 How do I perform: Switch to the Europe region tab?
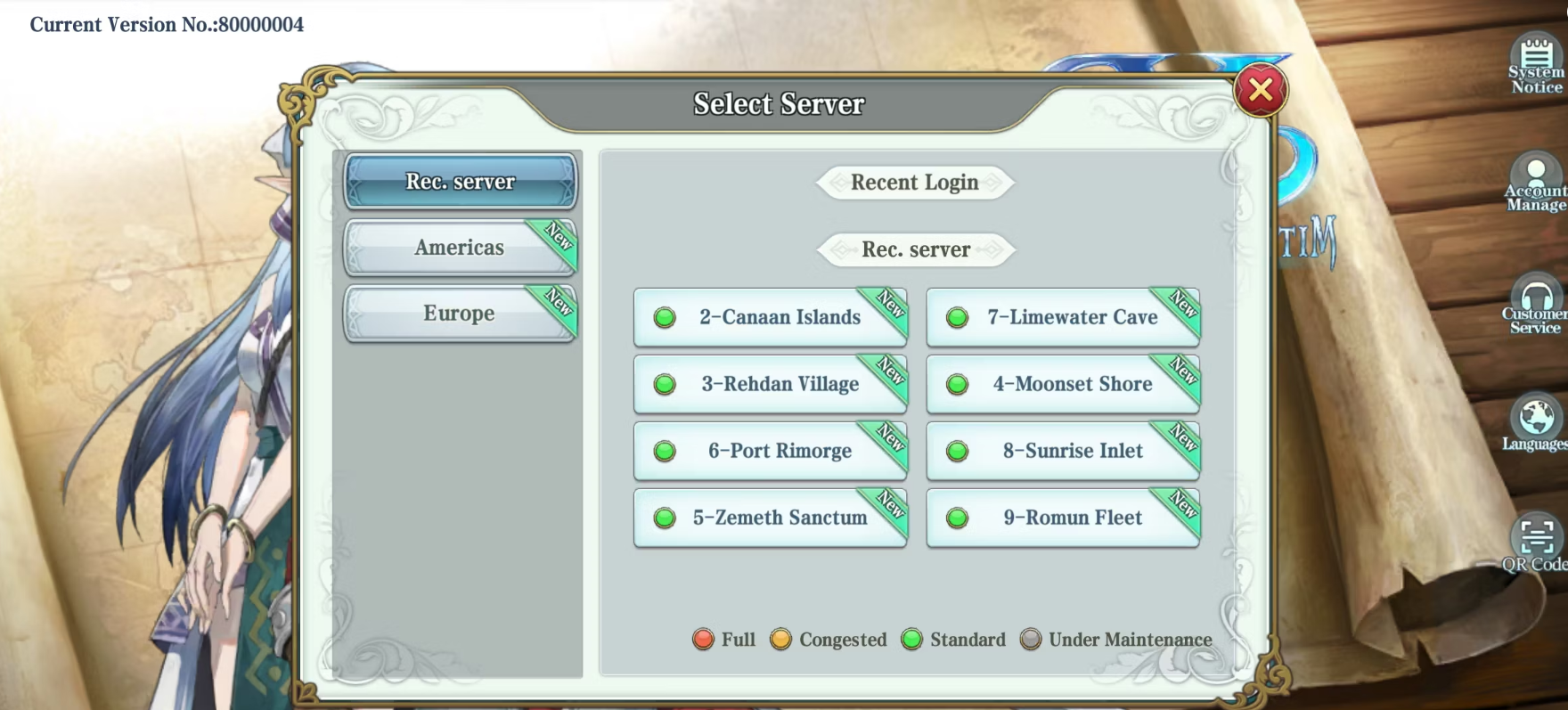(x=460, y=313)
